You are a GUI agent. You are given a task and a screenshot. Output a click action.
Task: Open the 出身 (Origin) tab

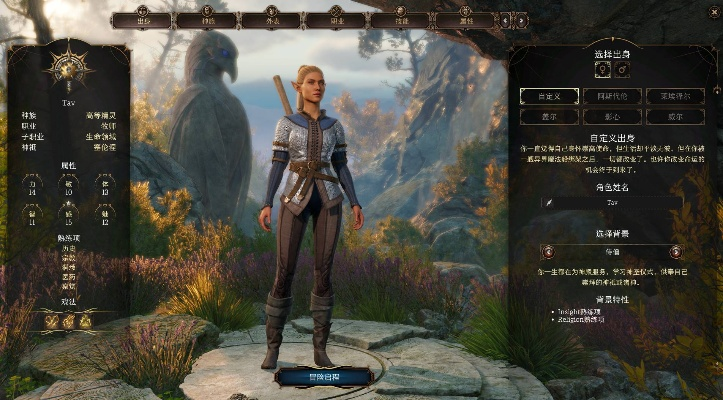(142, 20)
